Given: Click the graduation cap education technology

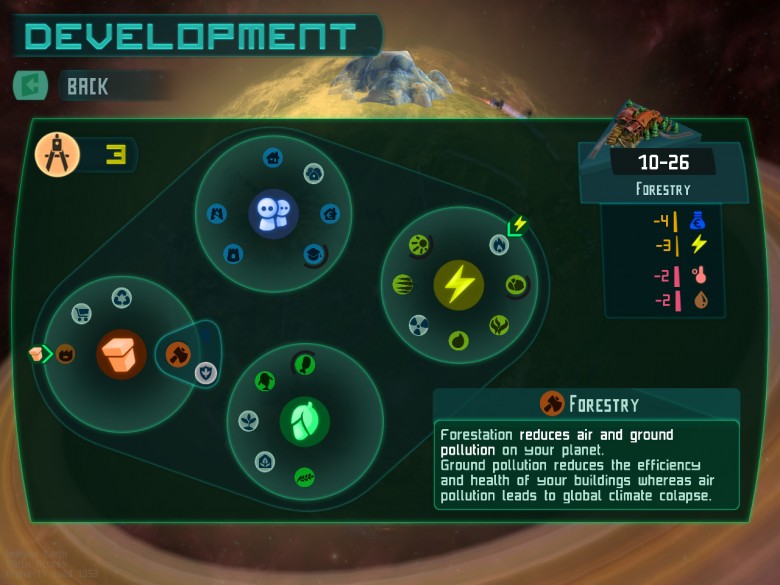Looking at the screenshot, I should click(315, 254).
